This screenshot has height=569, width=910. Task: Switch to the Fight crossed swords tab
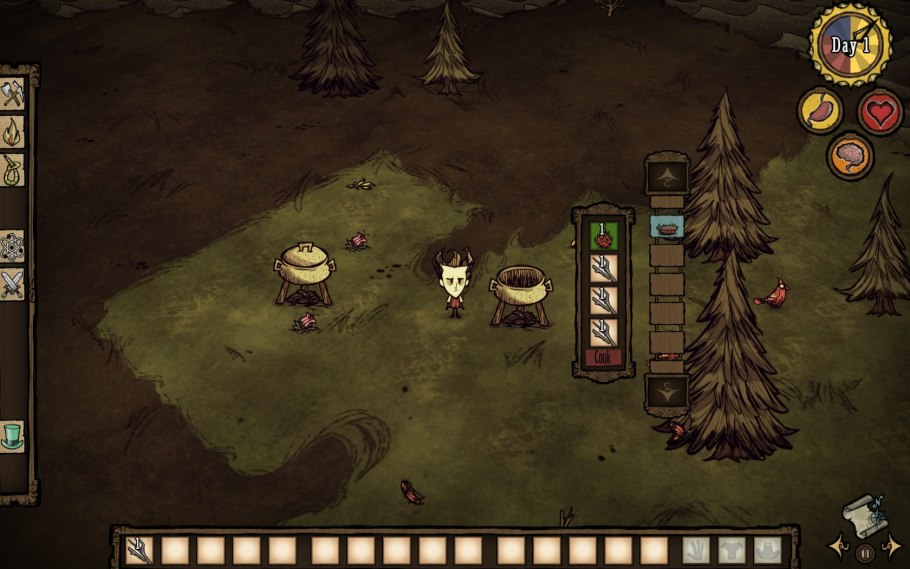coord(12,283)
